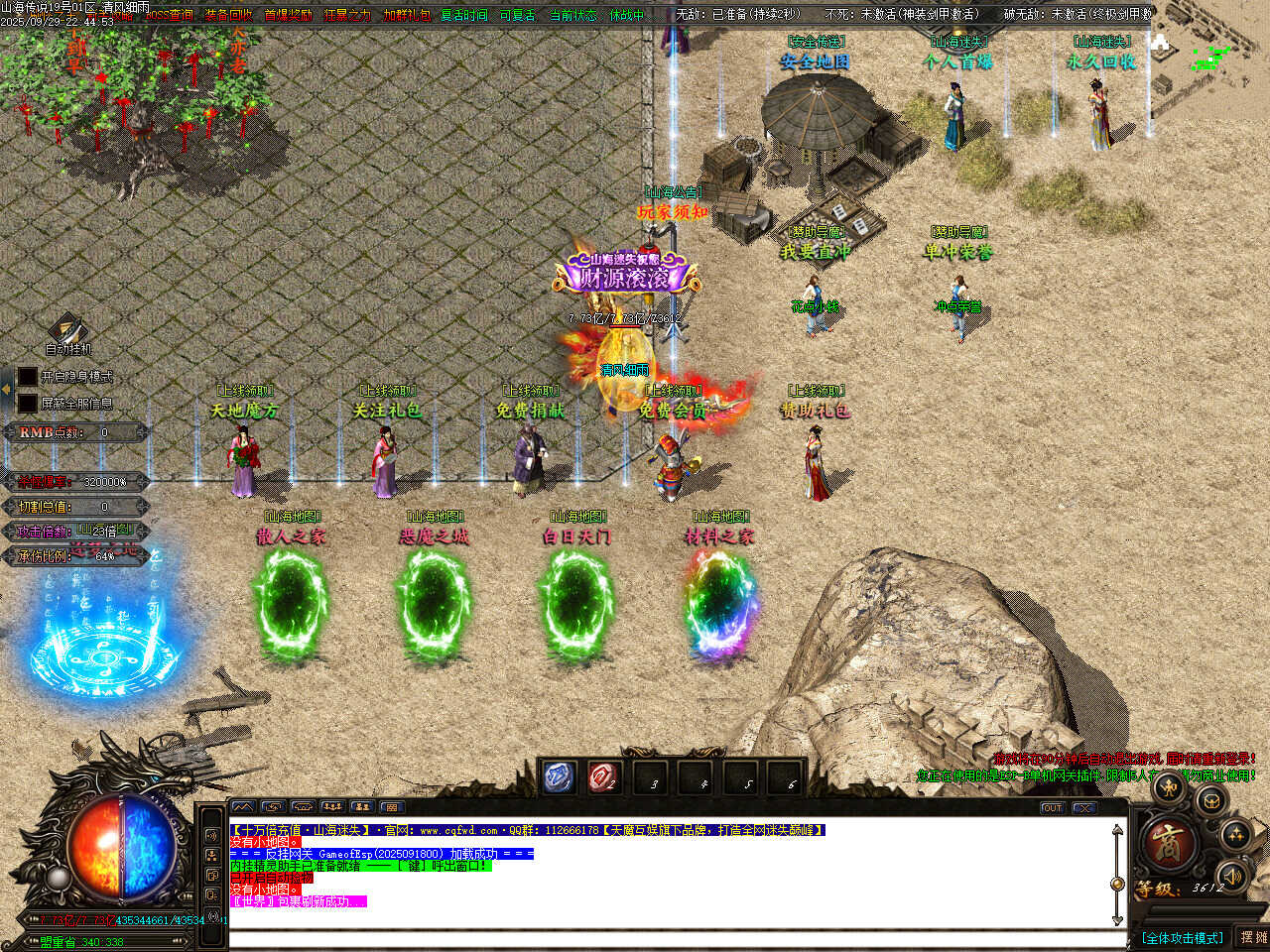This screenshot has height=952, width=1270.
Task: Click the 自动挂机 auto-battle icon
Action: click(67, 332)
